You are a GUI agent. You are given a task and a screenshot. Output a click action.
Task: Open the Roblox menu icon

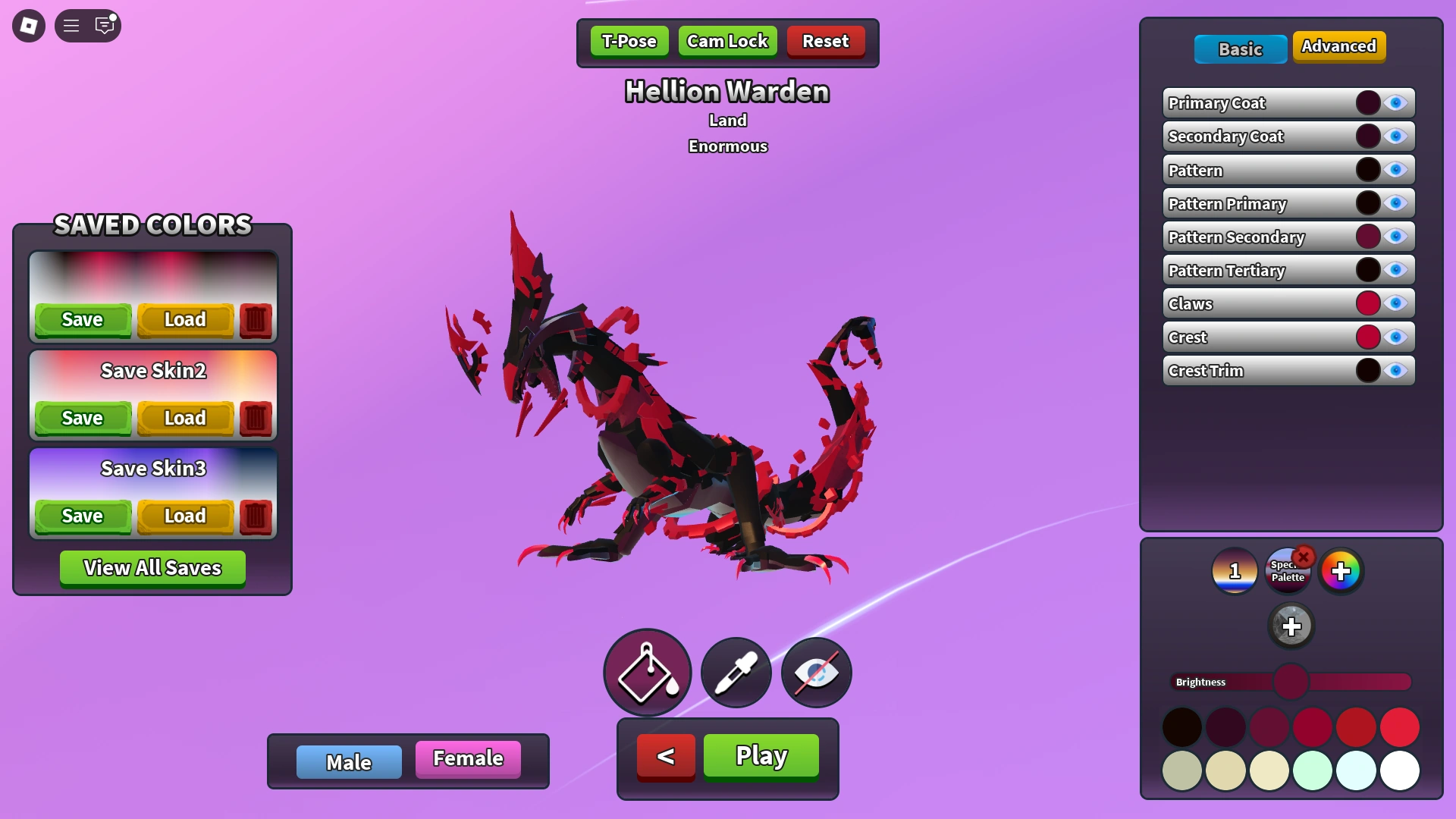coord(28,25)
